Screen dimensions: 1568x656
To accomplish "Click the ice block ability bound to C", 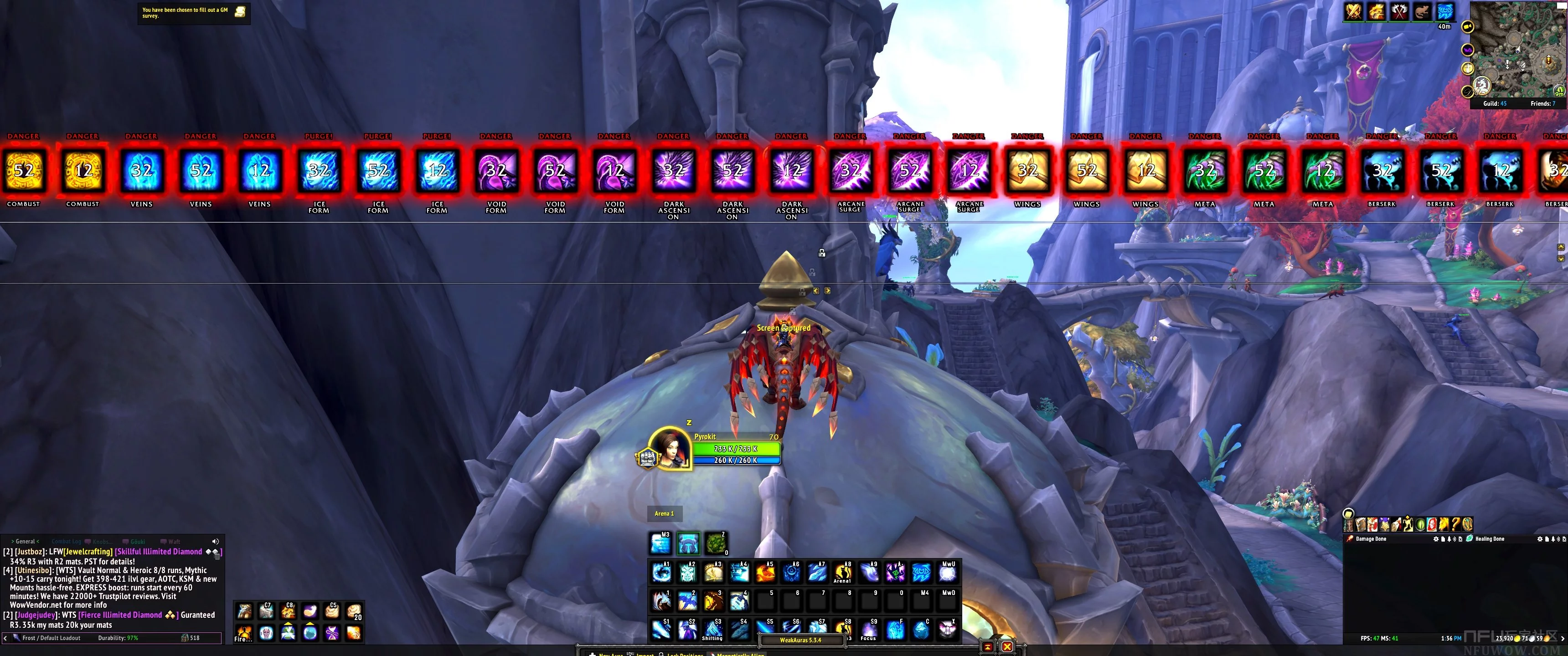I will (921, 630).
